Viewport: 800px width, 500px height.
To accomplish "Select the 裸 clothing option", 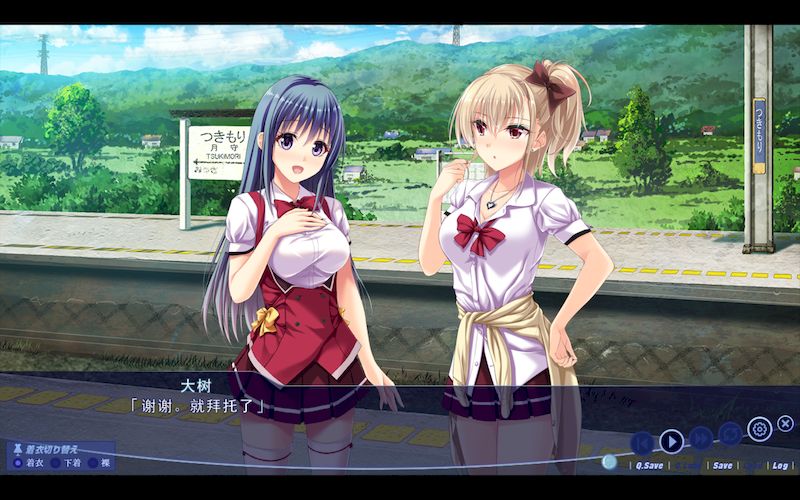I will pos(93,462).
